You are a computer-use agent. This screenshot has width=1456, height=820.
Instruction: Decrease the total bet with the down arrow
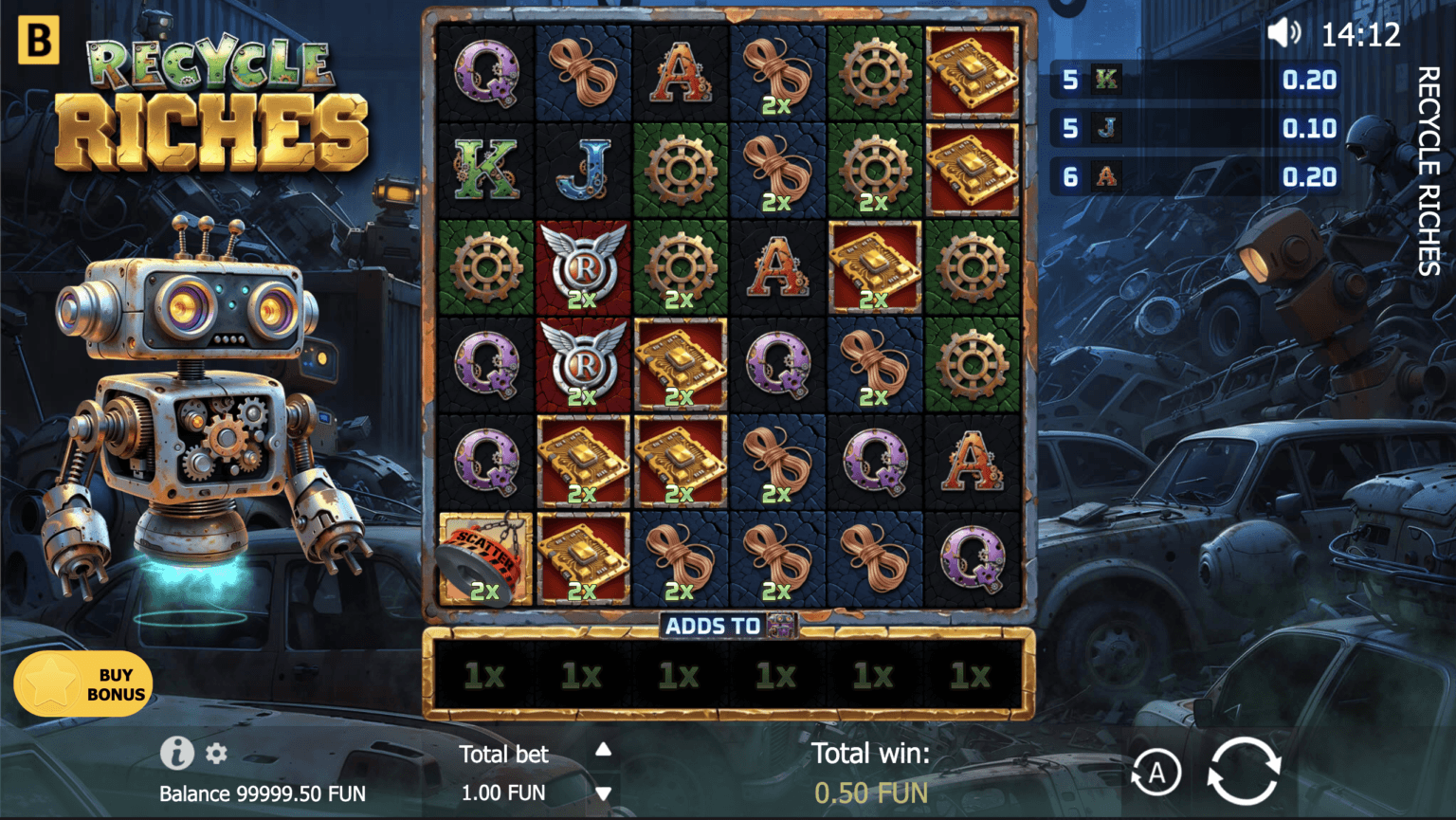(603, 793)
